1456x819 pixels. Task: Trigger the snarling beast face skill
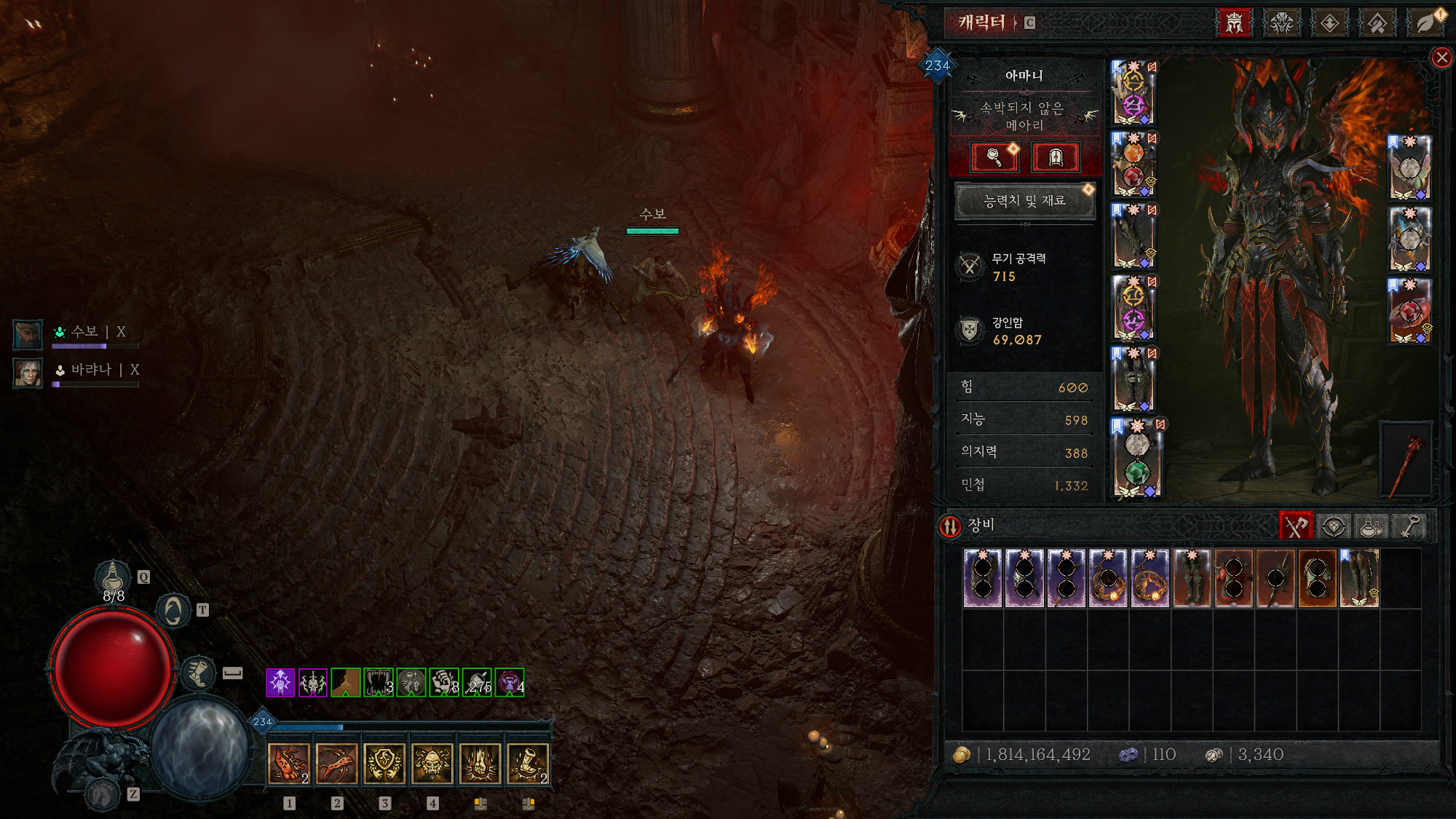pyautogui.click(x=432, y=764)
